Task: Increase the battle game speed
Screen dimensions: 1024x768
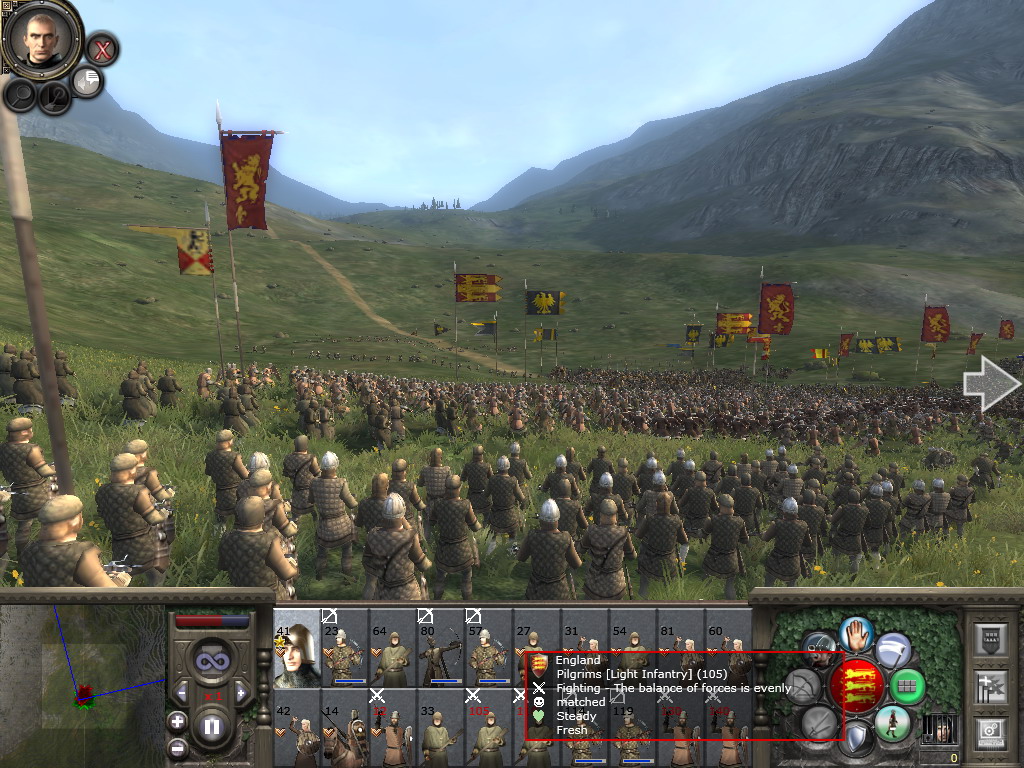Action: click(x=240, y=692)
